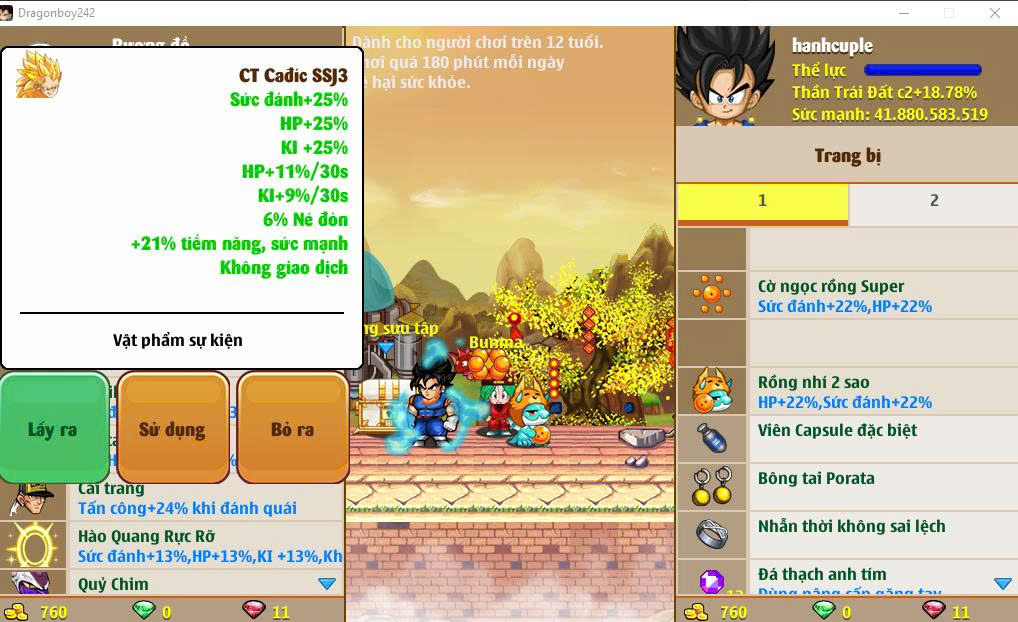Open the Trang bị header
This screenshot has height=622, width=1018.
tap(847, 155)
